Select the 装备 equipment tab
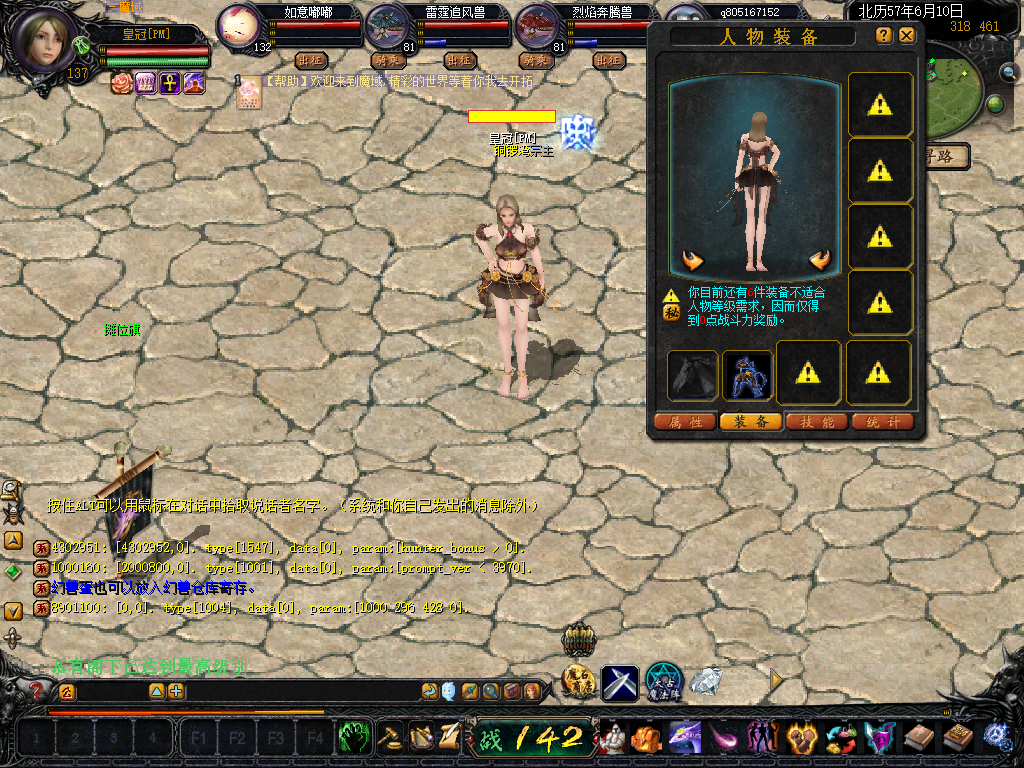 coord(751,422)
